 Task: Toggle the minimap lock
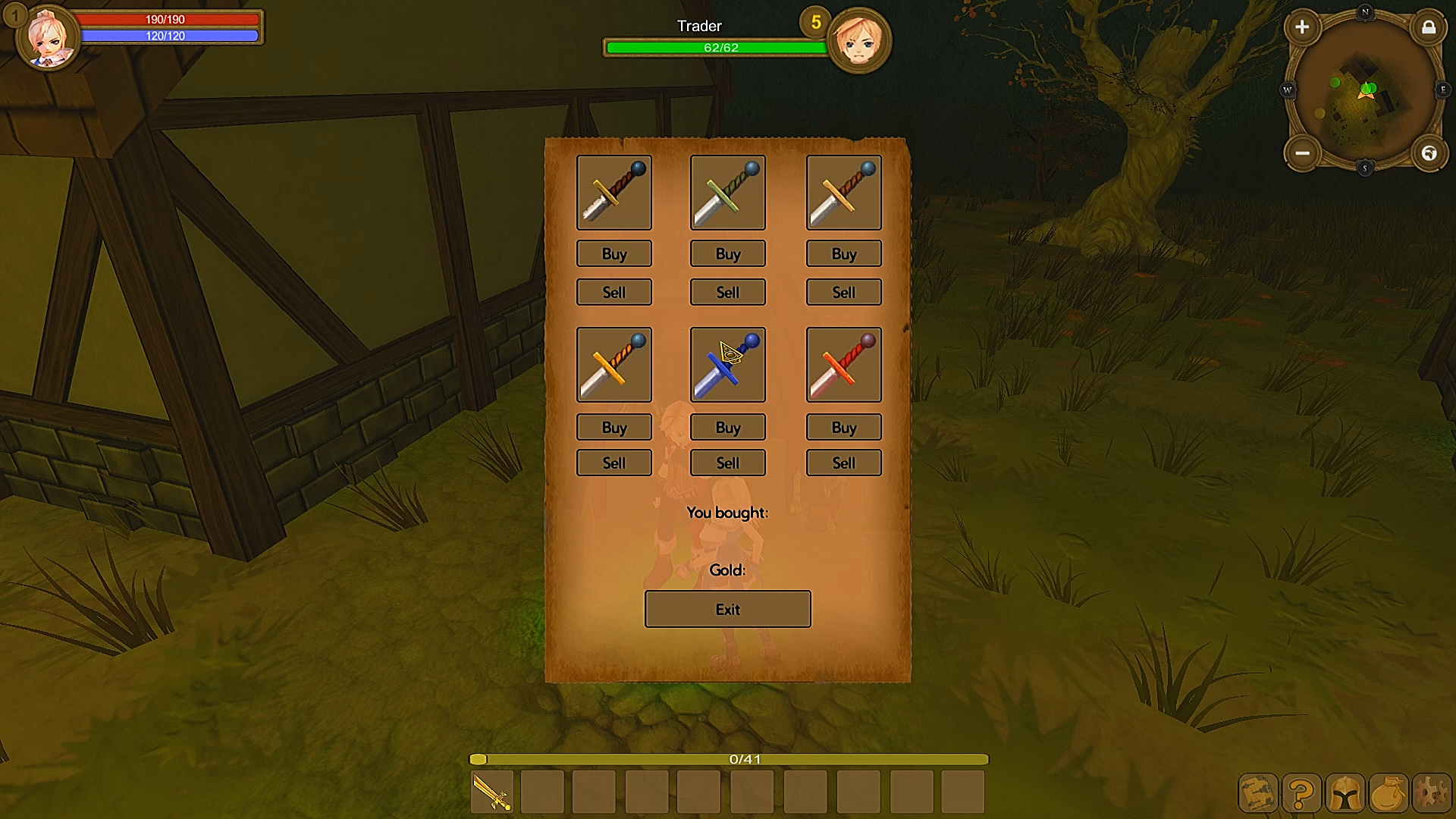[1429, 27]
